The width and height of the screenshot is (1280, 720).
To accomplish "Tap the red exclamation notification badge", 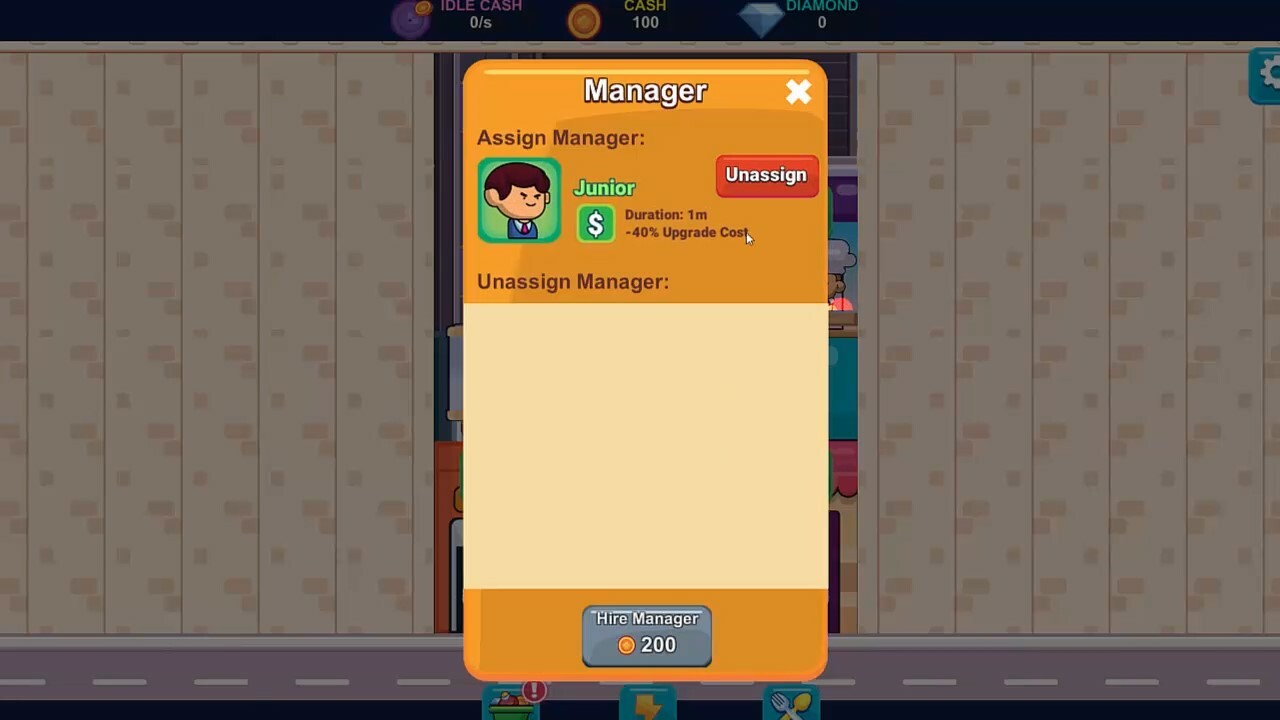I will point(534,691).
